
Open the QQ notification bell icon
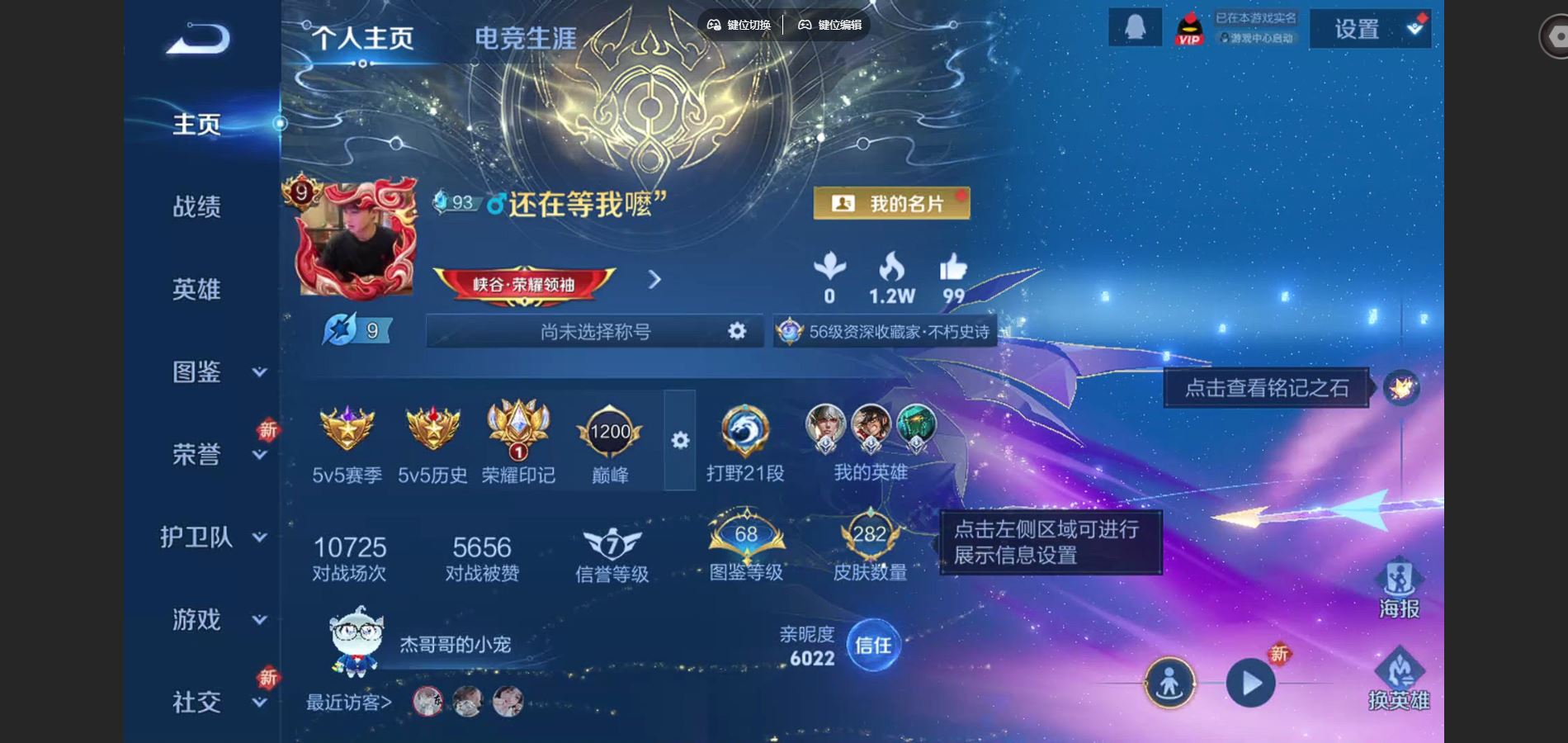point(1135,29)
